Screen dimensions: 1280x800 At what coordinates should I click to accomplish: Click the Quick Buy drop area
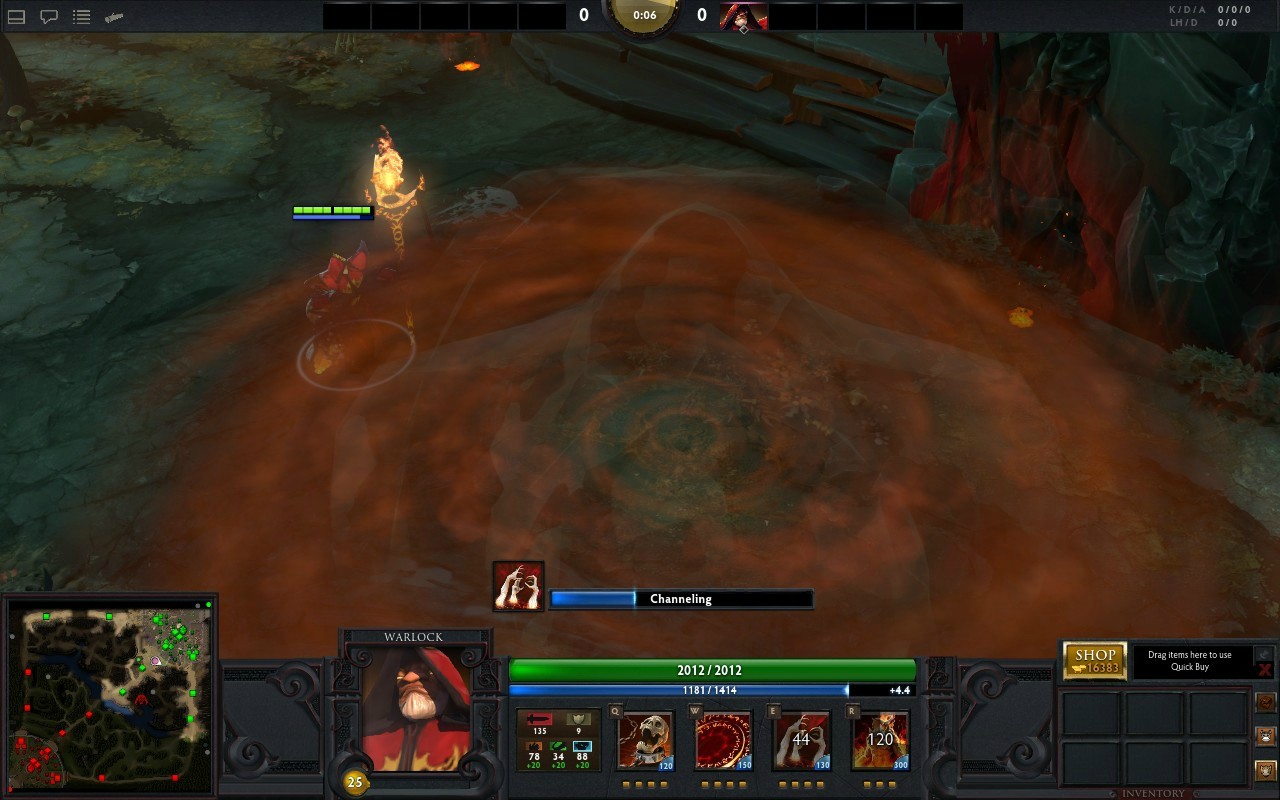[x=1190, y=661]
